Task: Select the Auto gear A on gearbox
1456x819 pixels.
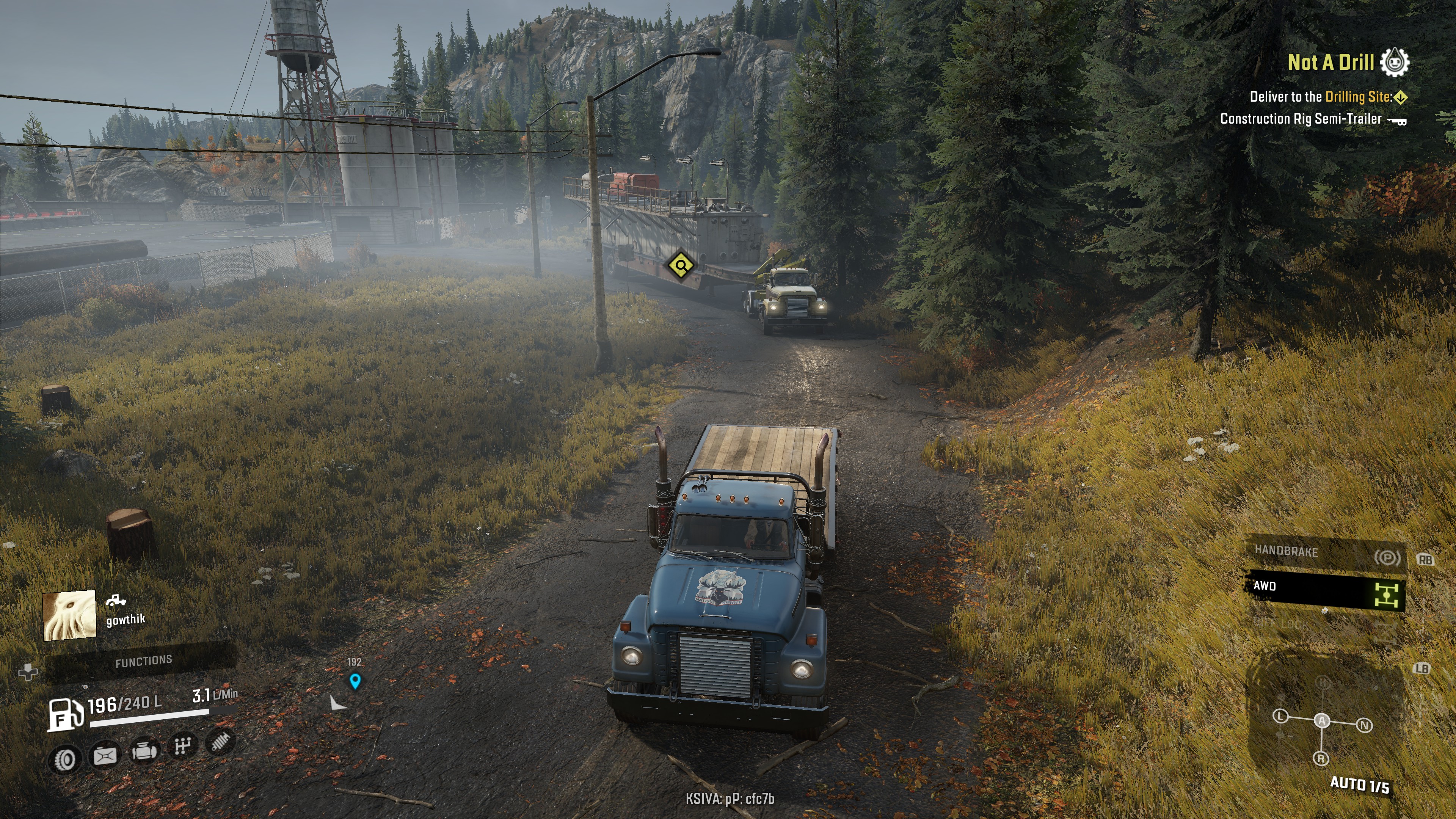Action: [1321, 720]
